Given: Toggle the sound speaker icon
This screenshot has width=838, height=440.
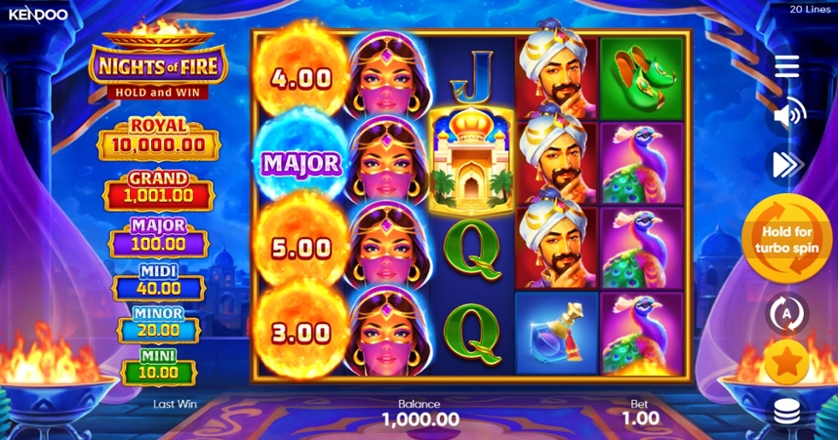Looking at the screenshot, I should tap(787, 115).
